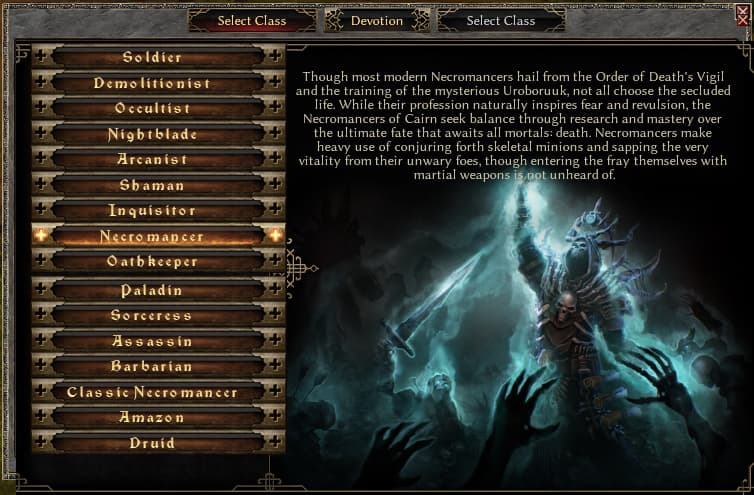The image size is (754, 495).
Task: Choose the Assassin class entry
Action: [153, 341]
